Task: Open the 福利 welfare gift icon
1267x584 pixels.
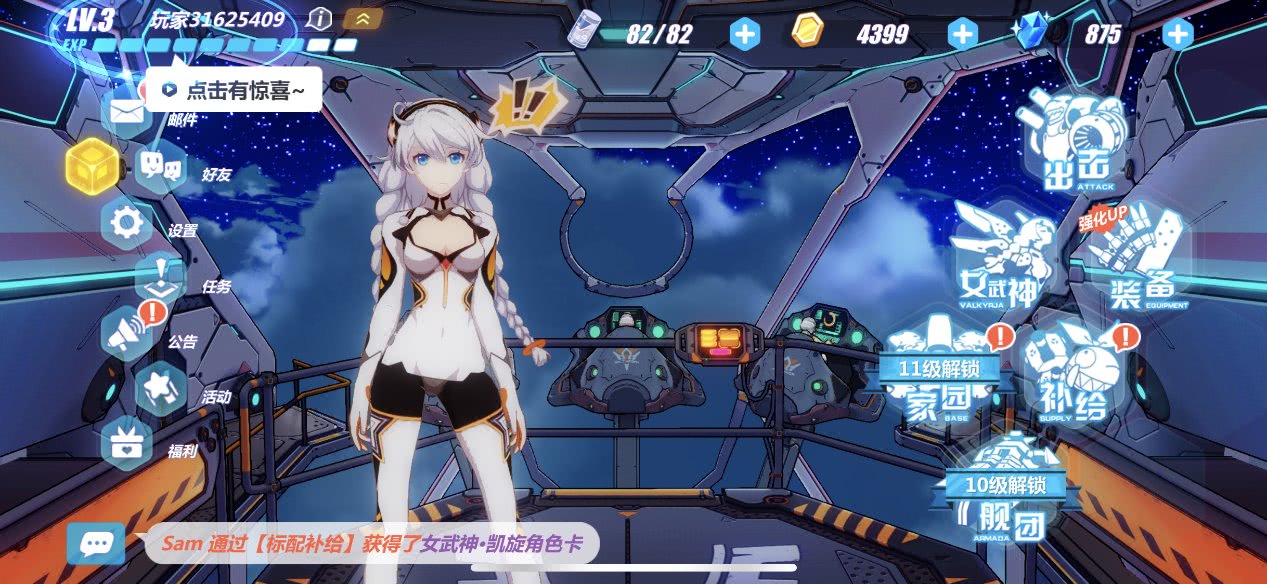Action: 127,445
